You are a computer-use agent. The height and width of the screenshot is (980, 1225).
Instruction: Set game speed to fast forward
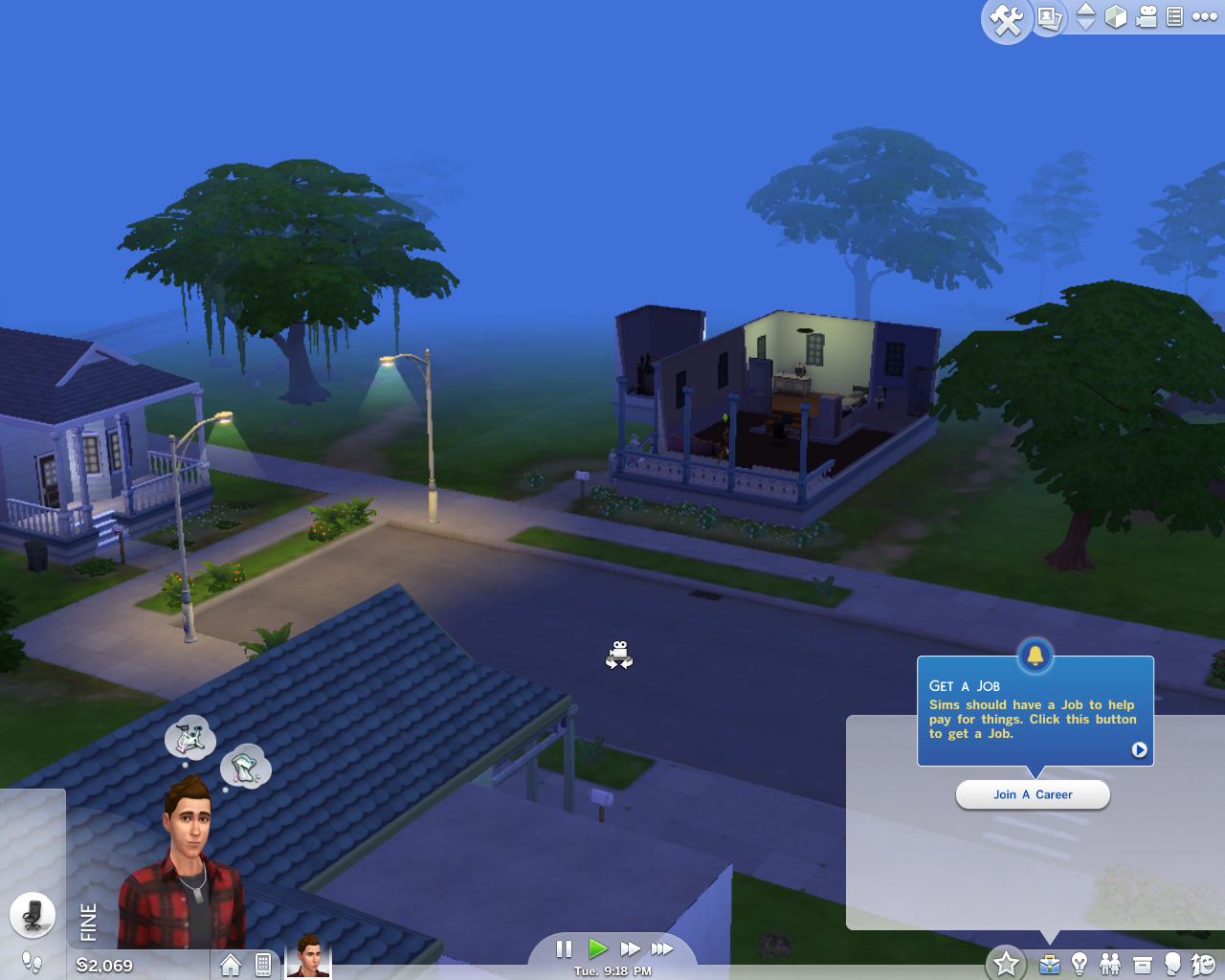click(630, 948)
